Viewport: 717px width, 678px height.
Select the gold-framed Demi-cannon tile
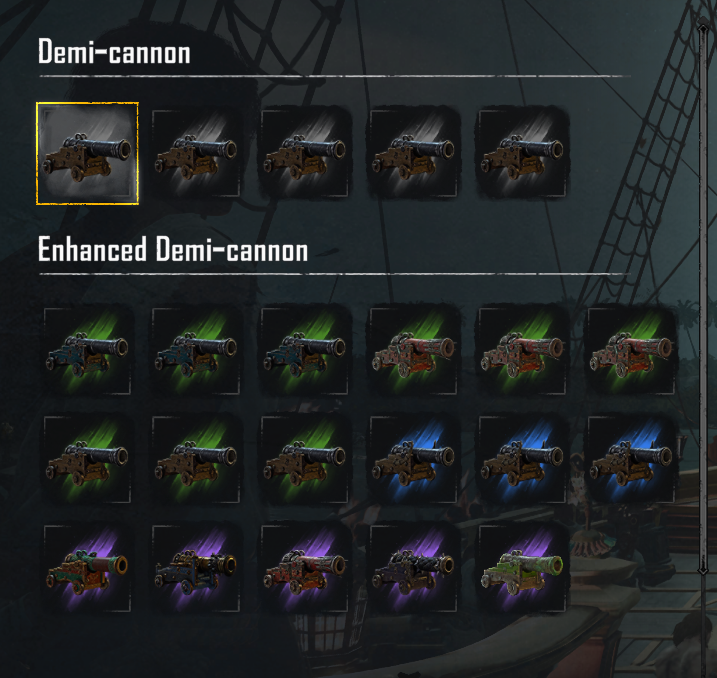tap(87, 153)
